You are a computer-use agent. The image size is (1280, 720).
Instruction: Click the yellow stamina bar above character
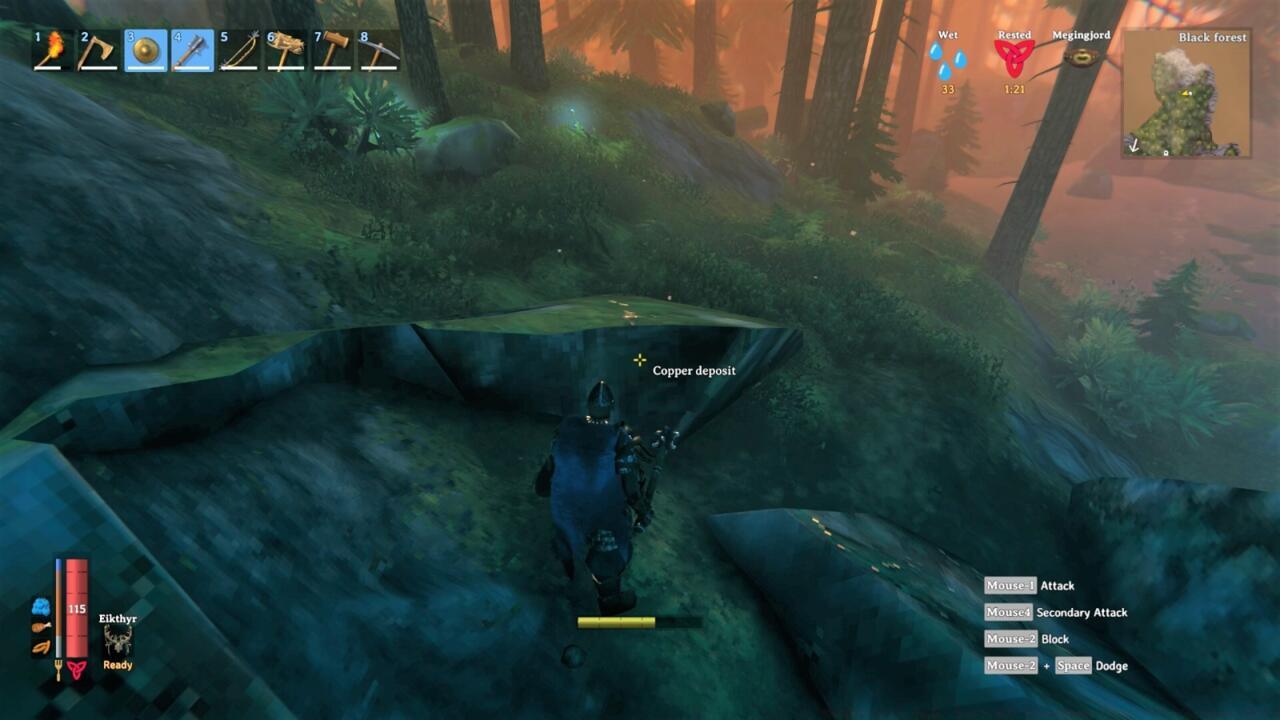(614, 621)
